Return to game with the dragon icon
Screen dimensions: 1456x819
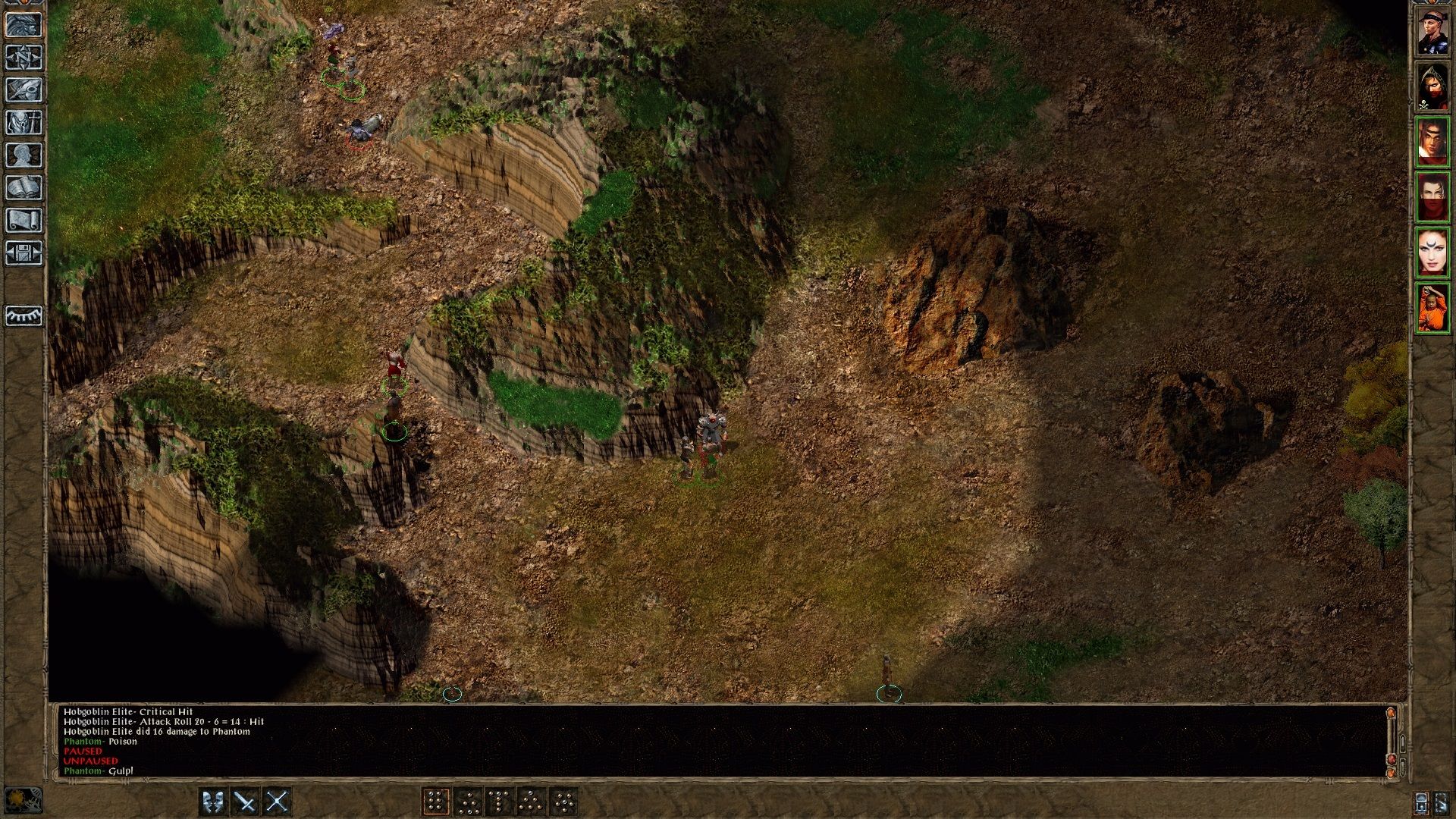click(25, 24)
